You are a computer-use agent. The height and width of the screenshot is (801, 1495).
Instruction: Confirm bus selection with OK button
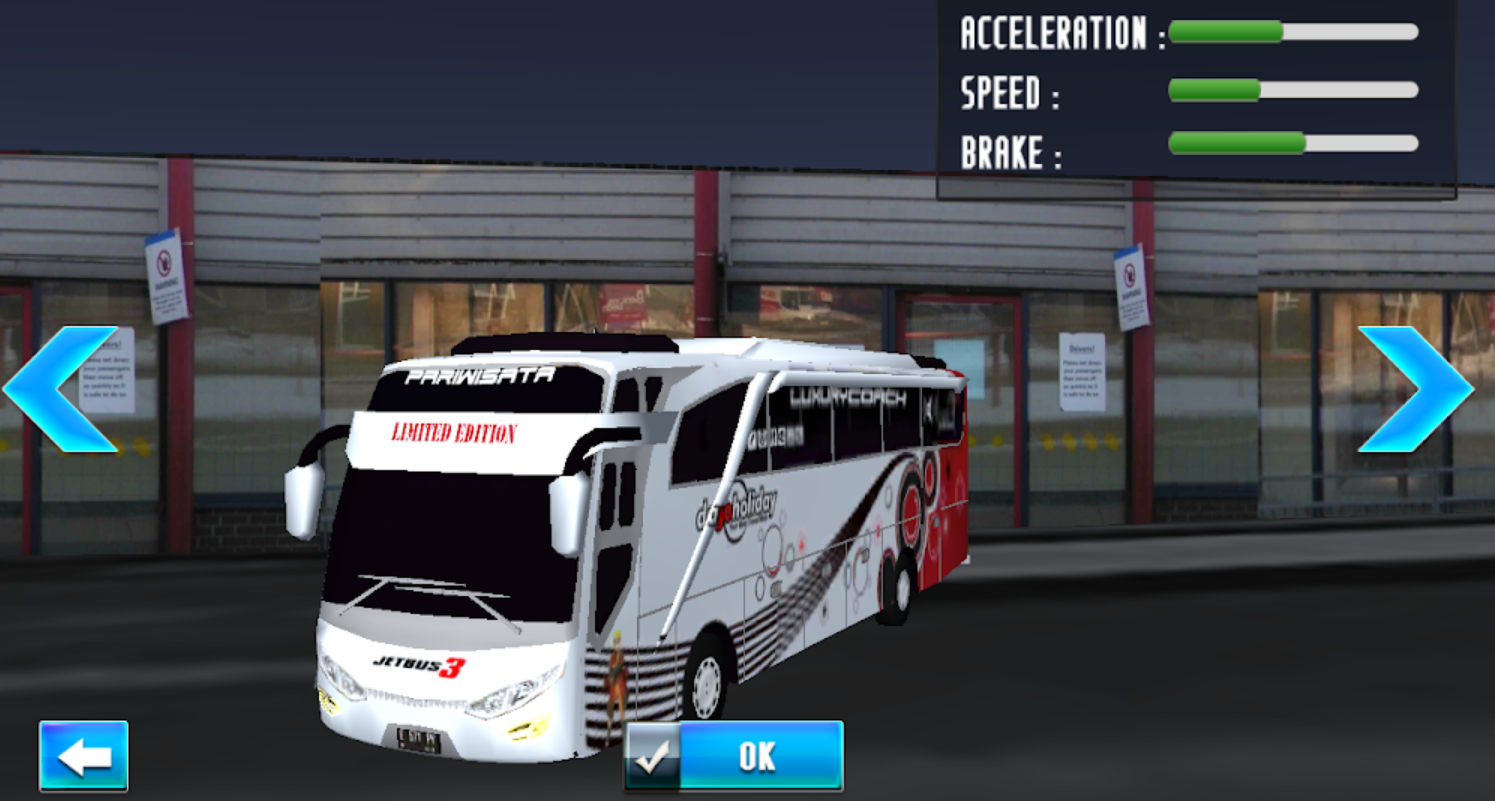[x=734, y=757]
